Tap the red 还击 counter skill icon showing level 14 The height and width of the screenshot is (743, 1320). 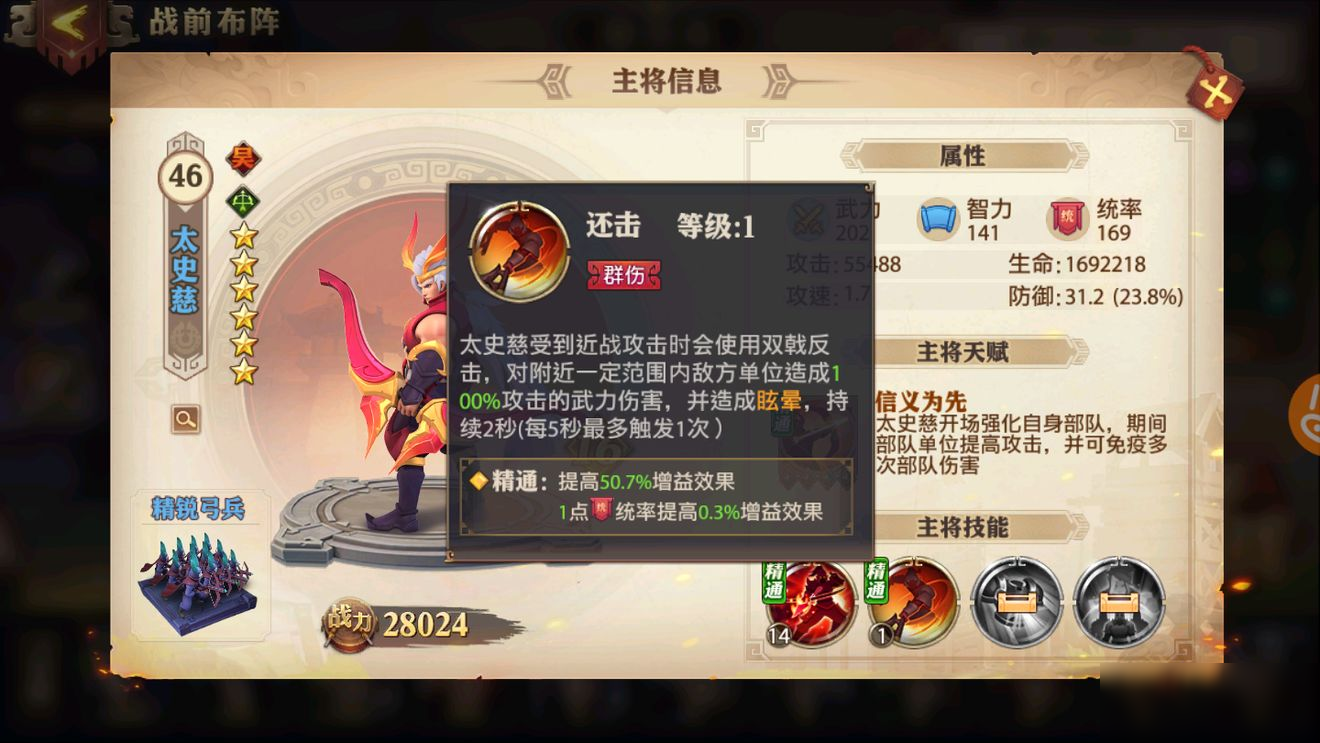point(812,604)
